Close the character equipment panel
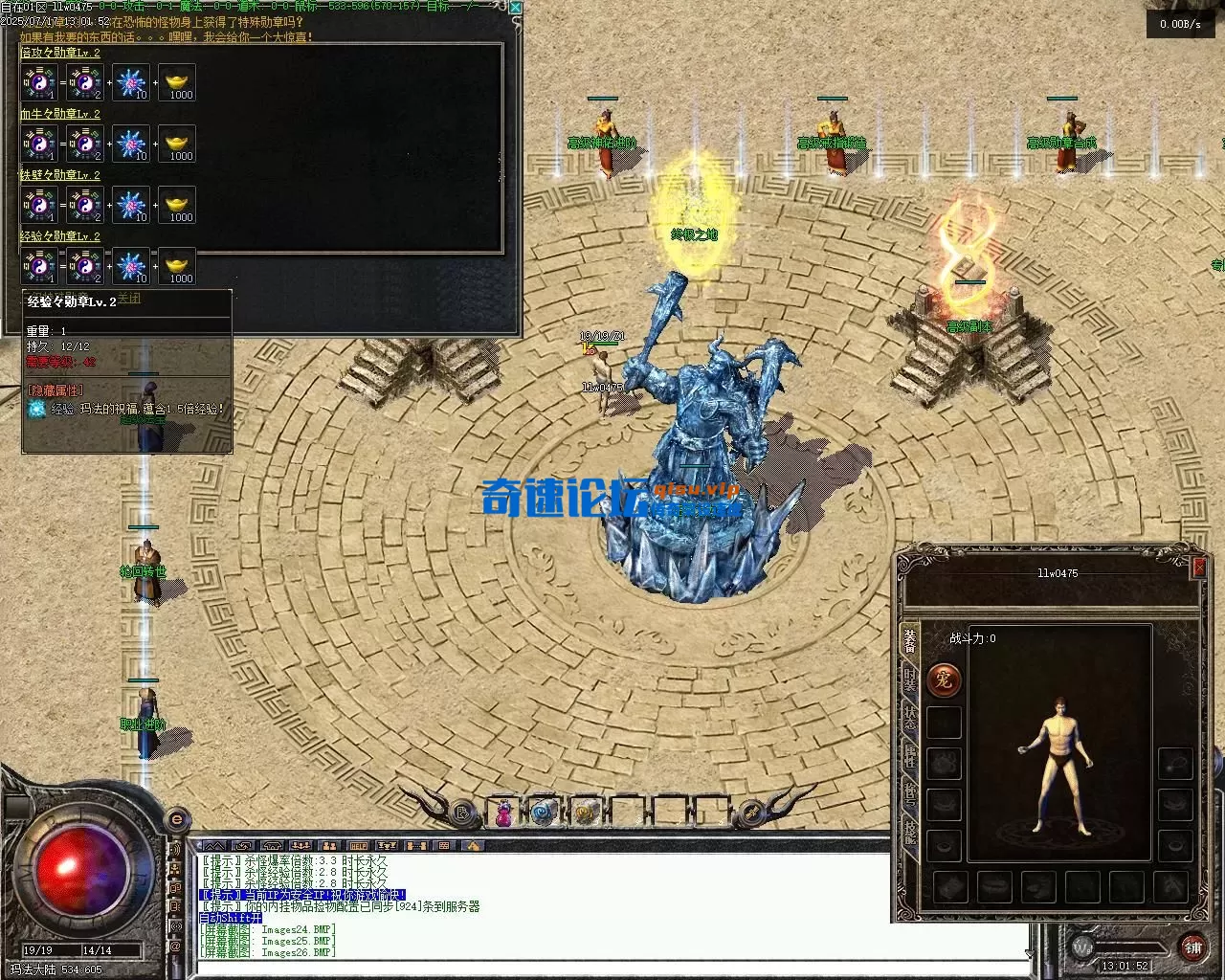This screenshot has width=1225, height=980. pyautogui.click(x=1198, y=568)
